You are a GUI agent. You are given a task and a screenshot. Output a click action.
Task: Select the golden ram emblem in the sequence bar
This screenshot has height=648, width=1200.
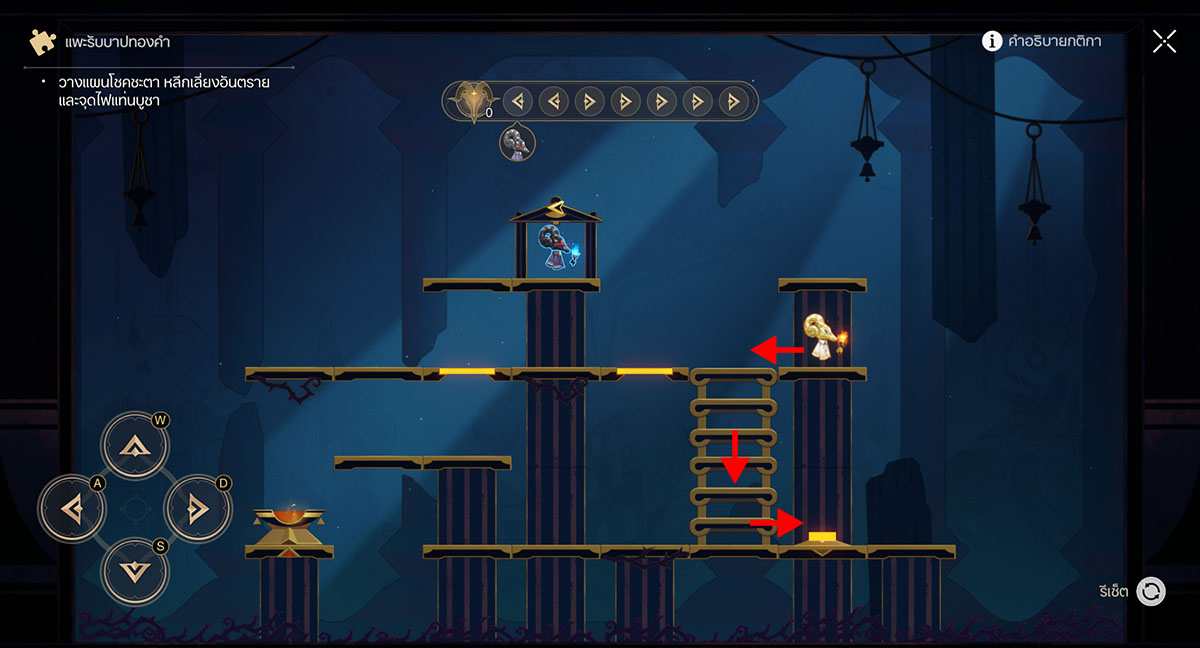click(467, 101)
